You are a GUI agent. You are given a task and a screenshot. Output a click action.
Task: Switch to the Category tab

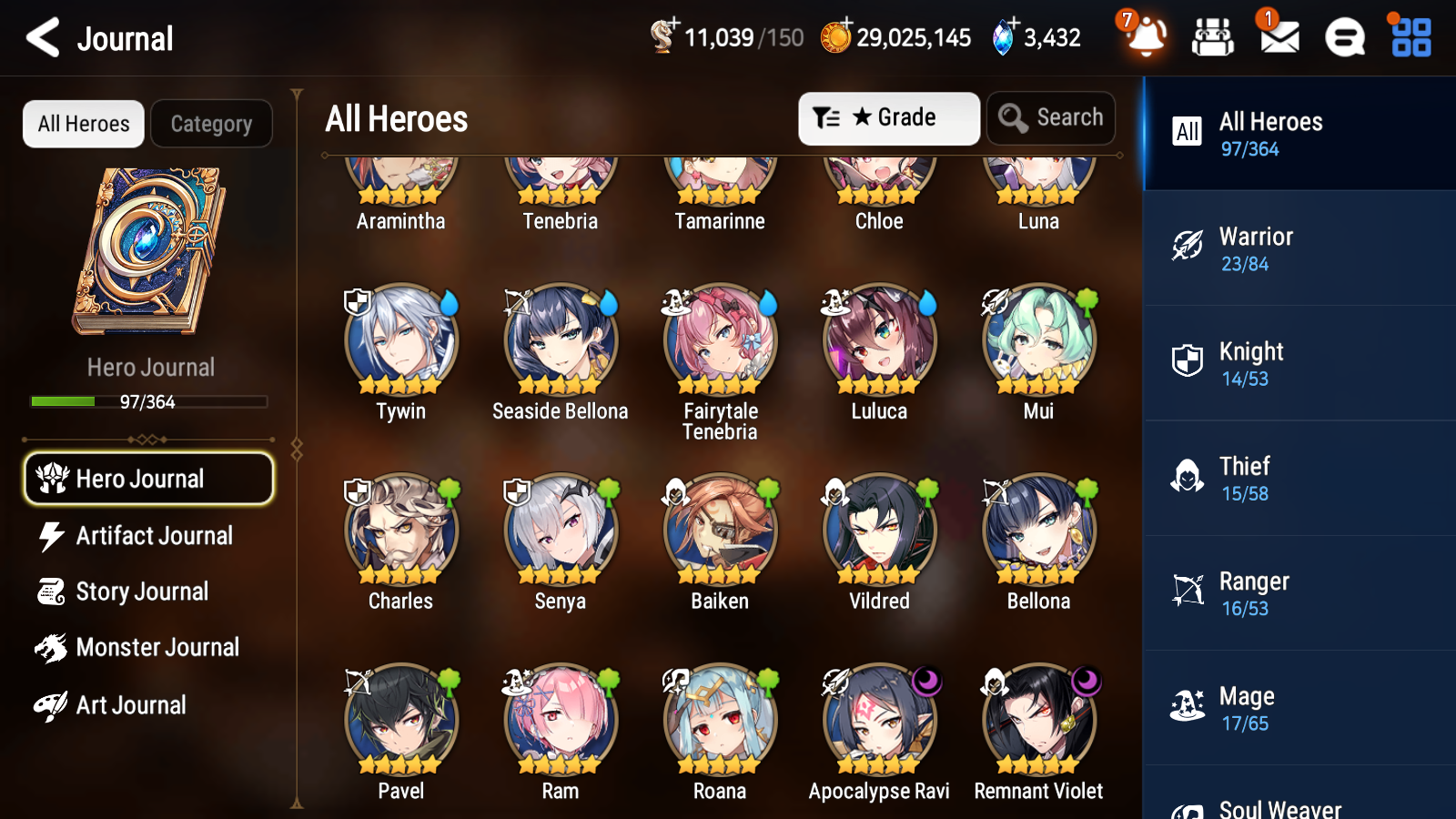(x=211, y=124)
